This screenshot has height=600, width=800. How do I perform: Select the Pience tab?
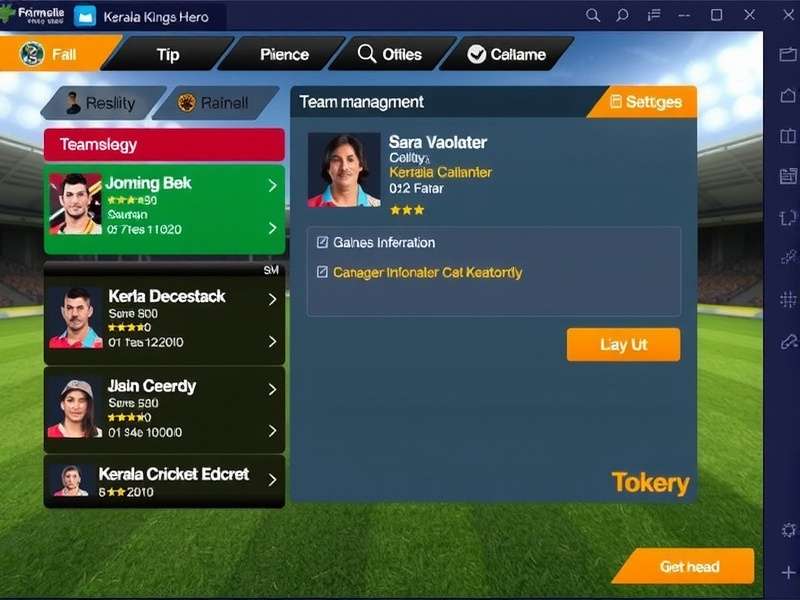click(284, 54)
